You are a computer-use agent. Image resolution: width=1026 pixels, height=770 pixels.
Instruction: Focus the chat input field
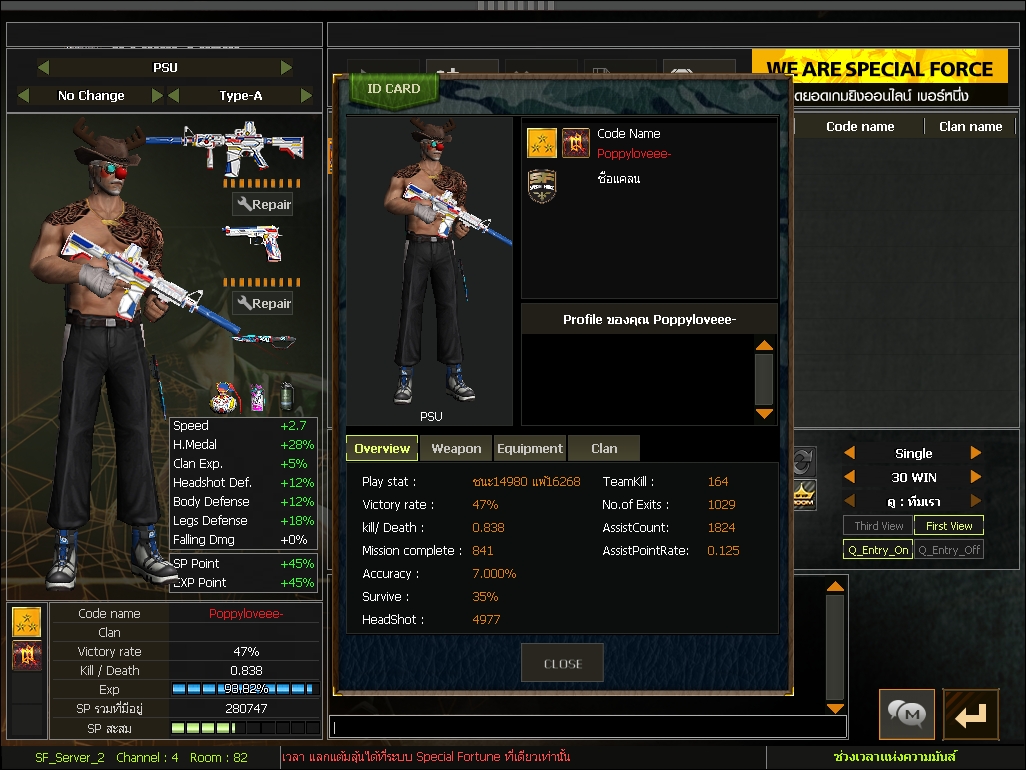pyautogui.click(x=588, y=727)
